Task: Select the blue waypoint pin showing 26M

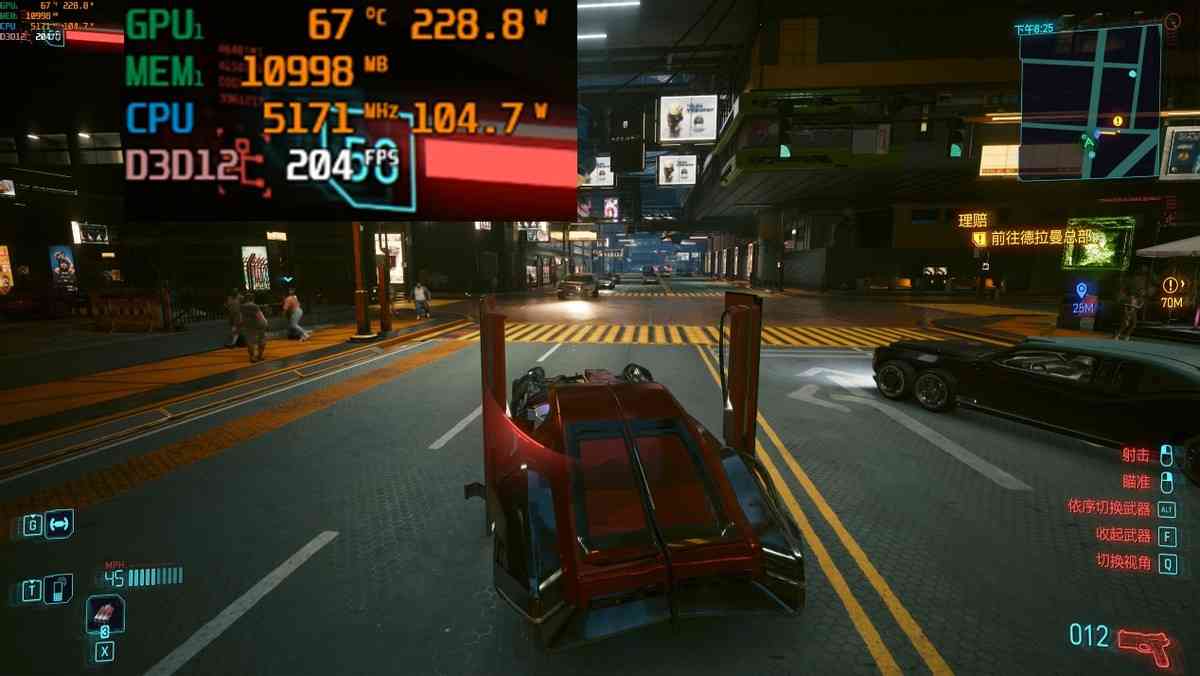Action: click(x=1081, y=291)
